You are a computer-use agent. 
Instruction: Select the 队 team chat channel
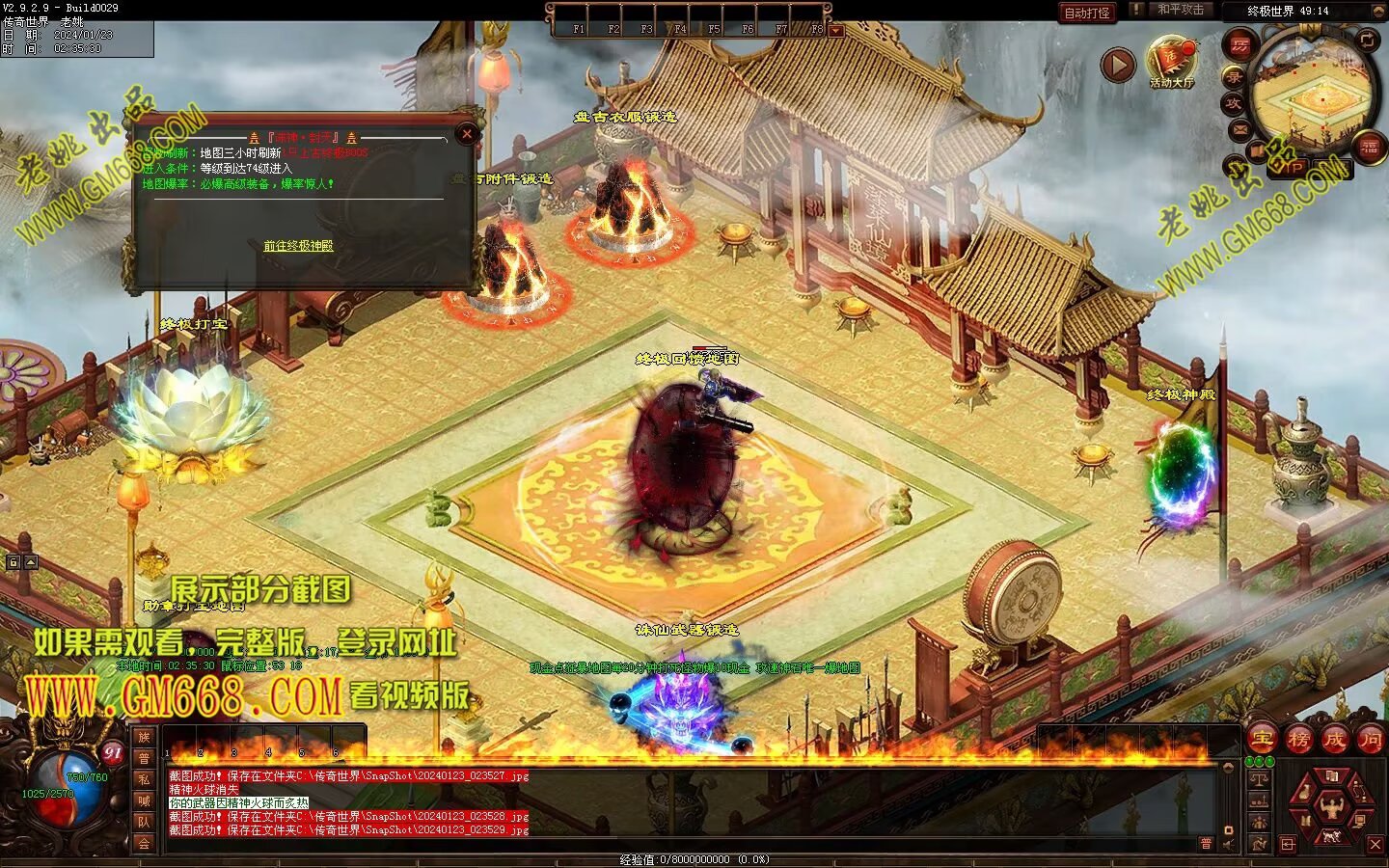click(x=144, y=822)
